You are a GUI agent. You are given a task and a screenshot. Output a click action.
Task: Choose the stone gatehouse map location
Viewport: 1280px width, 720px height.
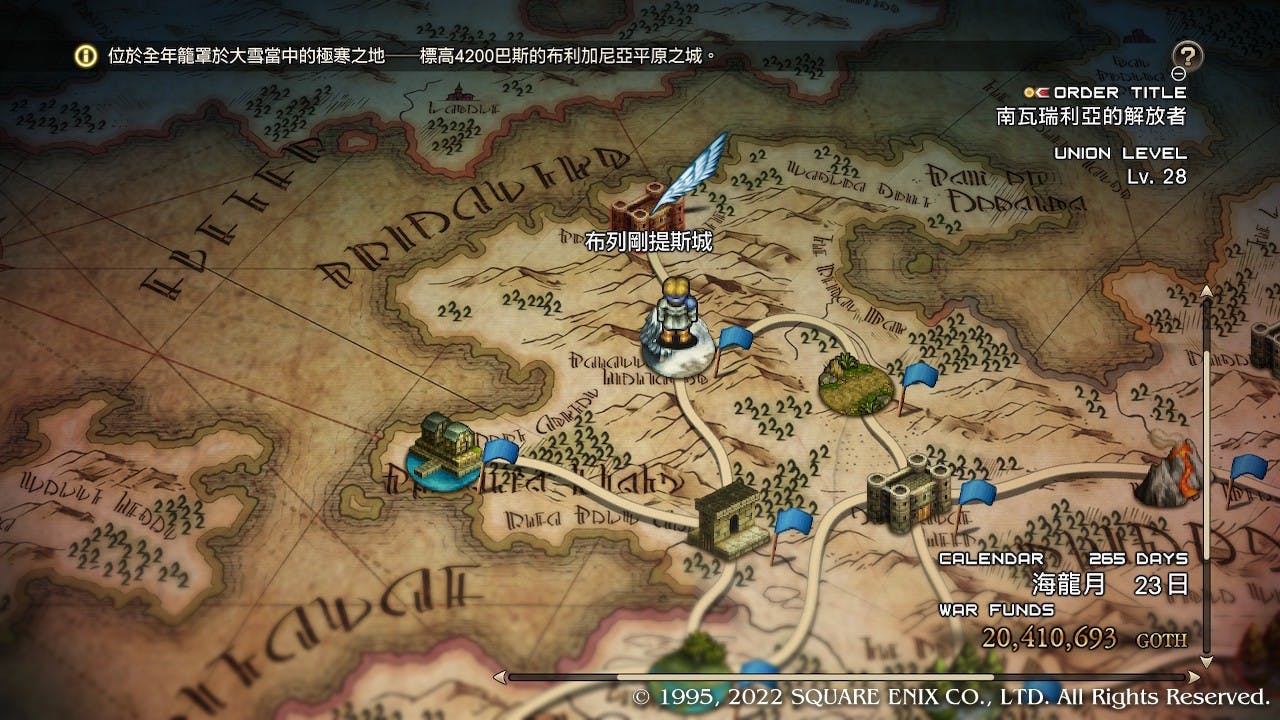[727, 516]
